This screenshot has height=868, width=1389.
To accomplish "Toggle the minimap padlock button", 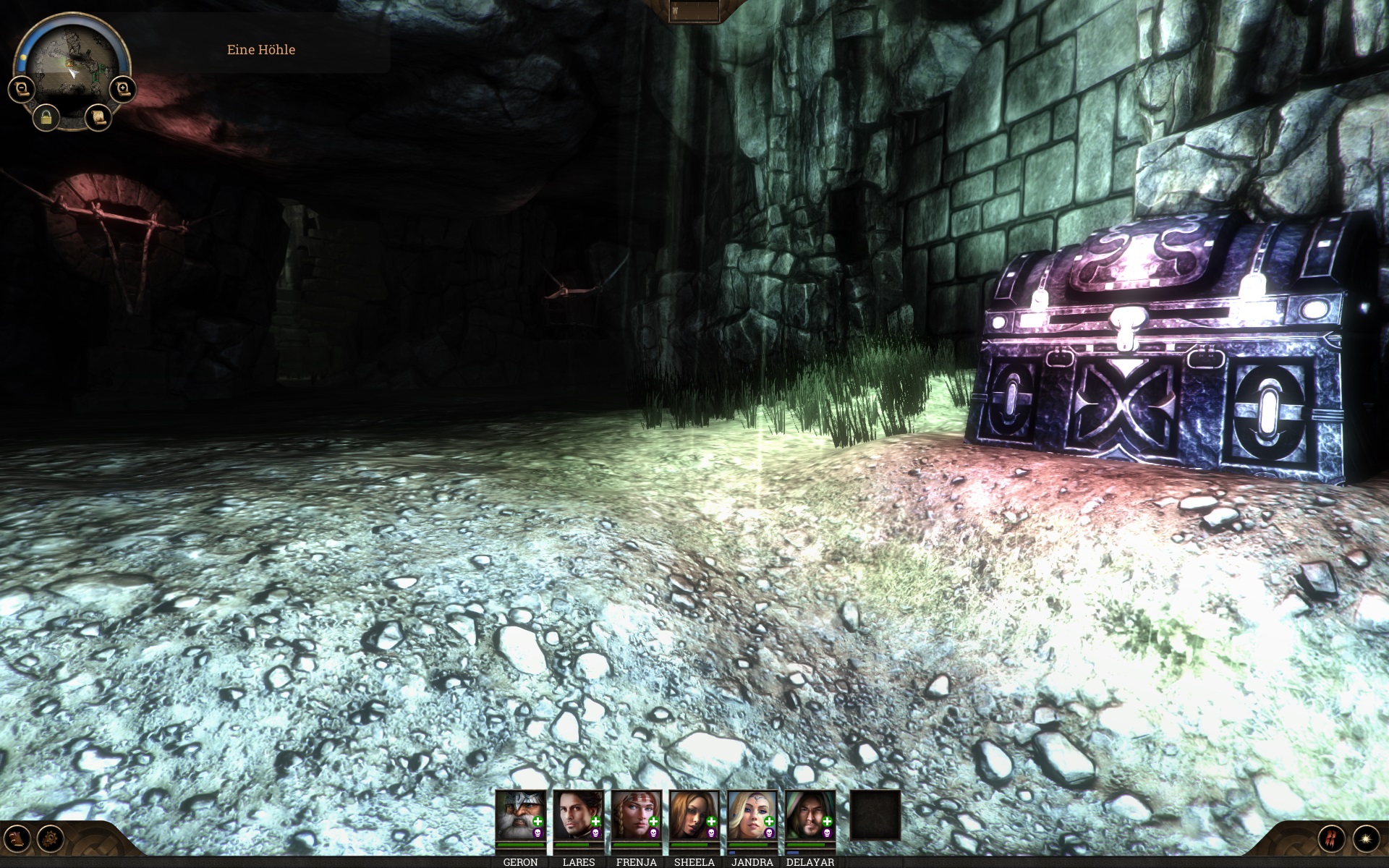I will coord(46,116).
